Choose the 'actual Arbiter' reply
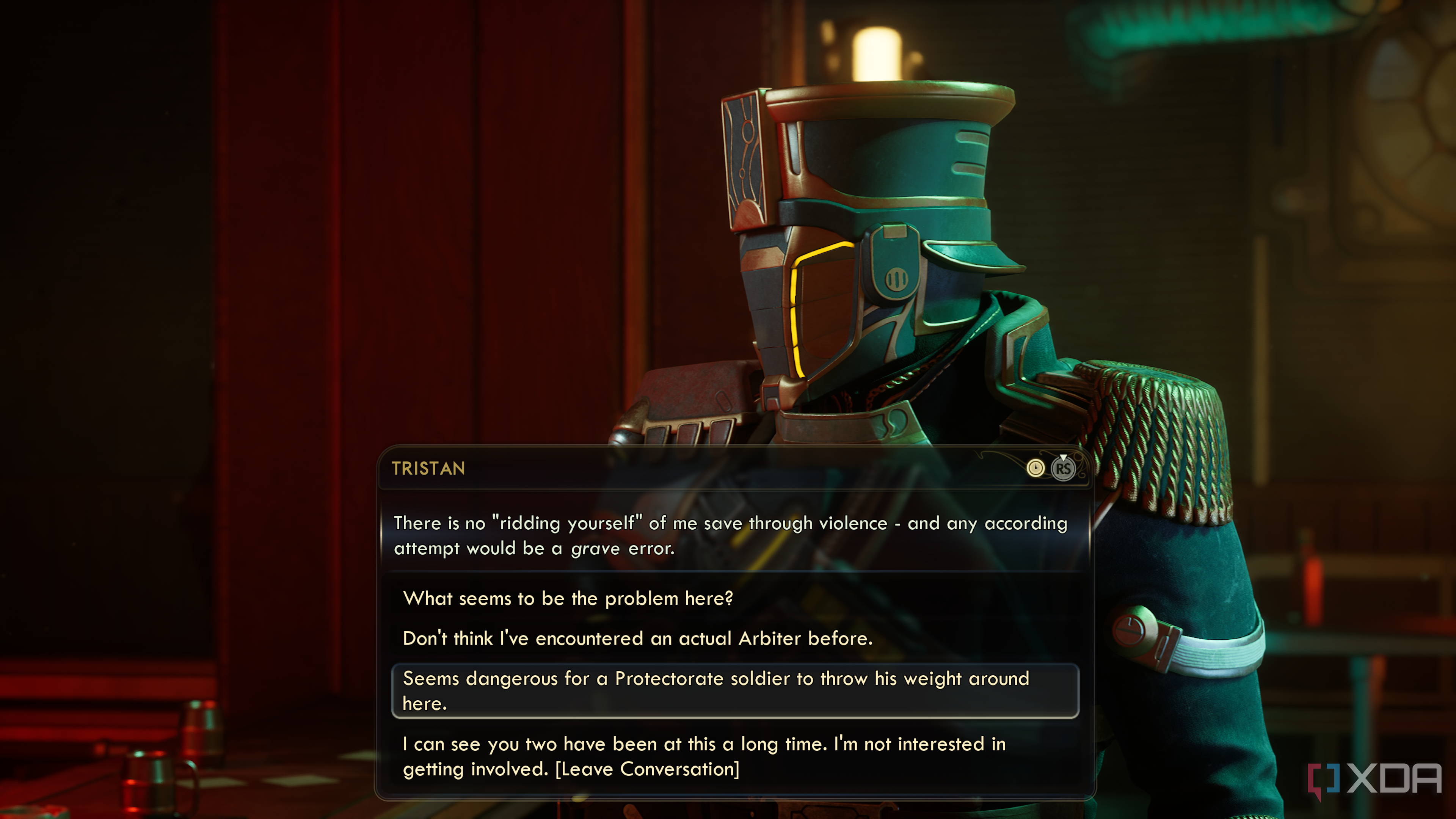 click(x=637, y=638)
